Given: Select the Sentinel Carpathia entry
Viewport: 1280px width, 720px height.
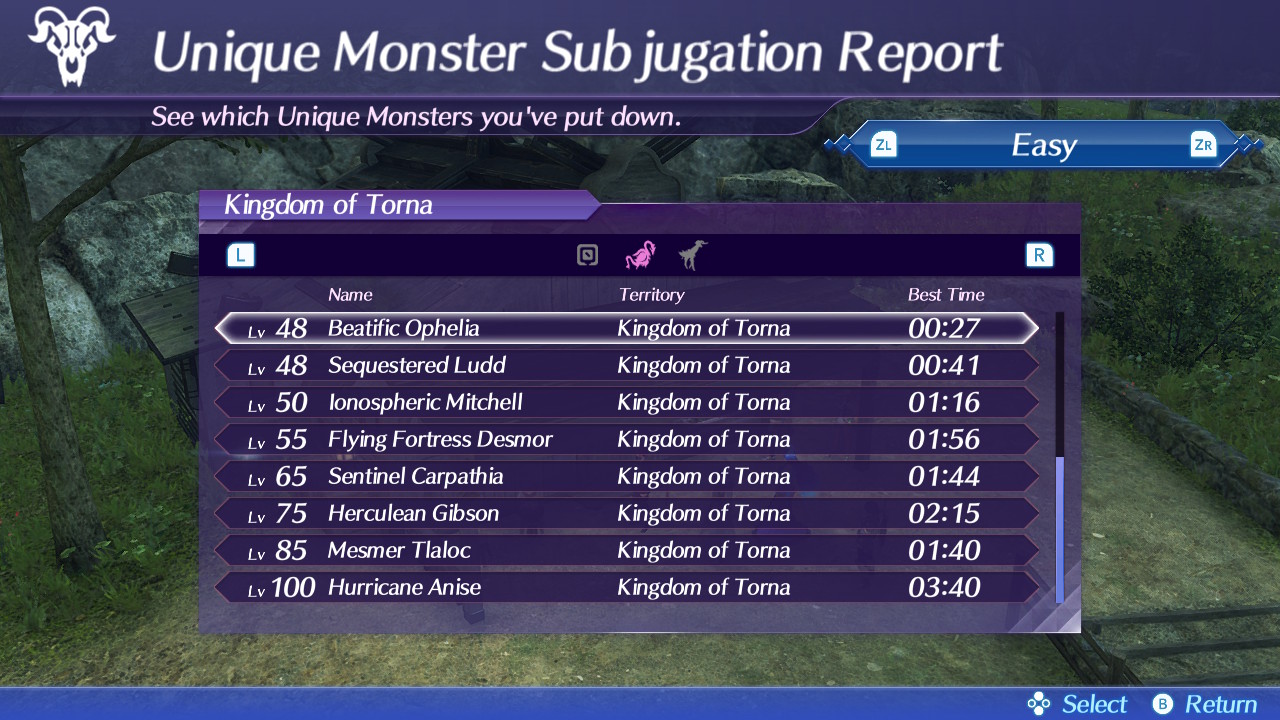Looking at the screenshot, I should 626,476.
